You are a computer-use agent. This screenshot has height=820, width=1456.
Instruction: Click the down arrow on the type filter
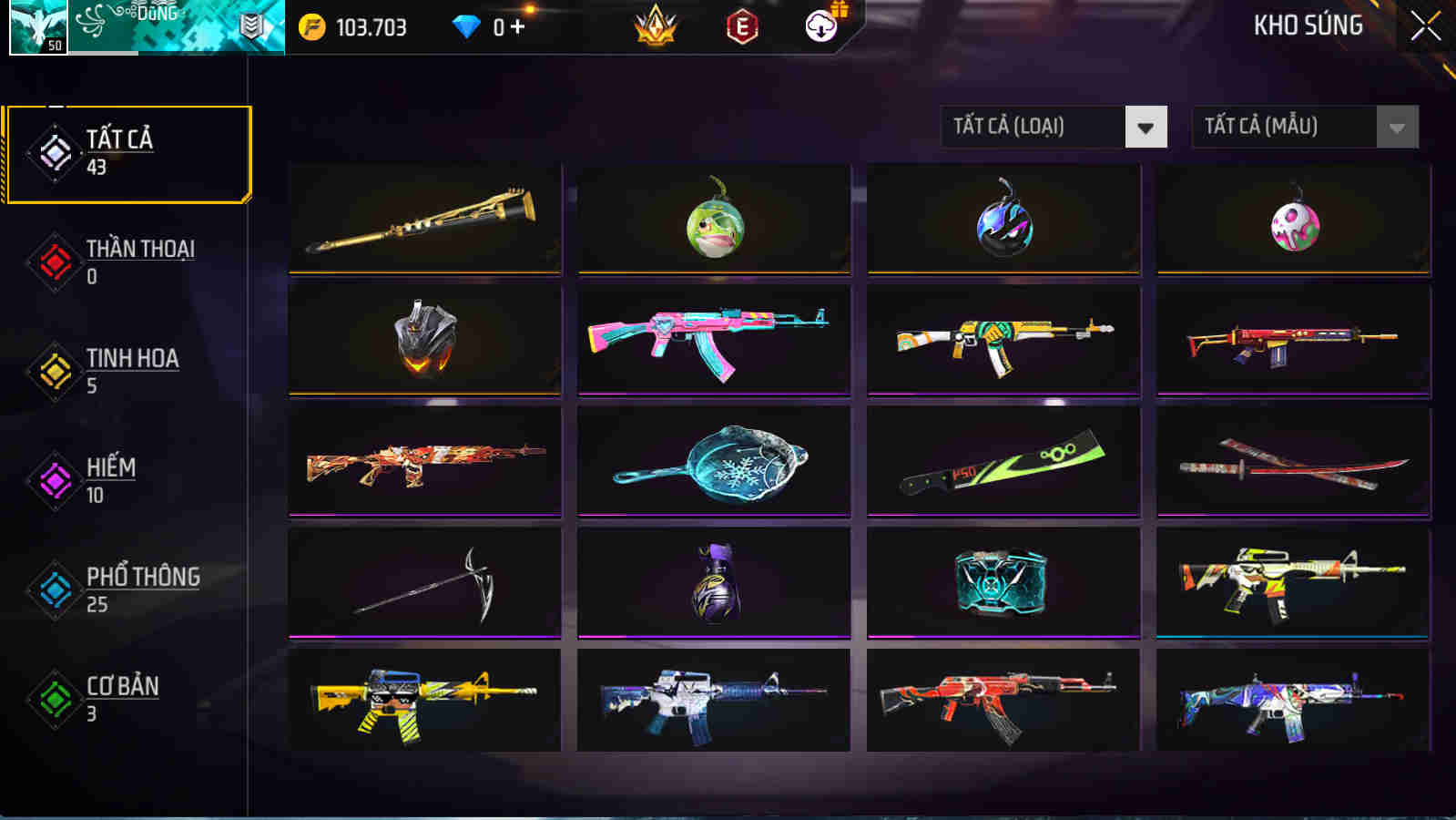coord(1145,127)
